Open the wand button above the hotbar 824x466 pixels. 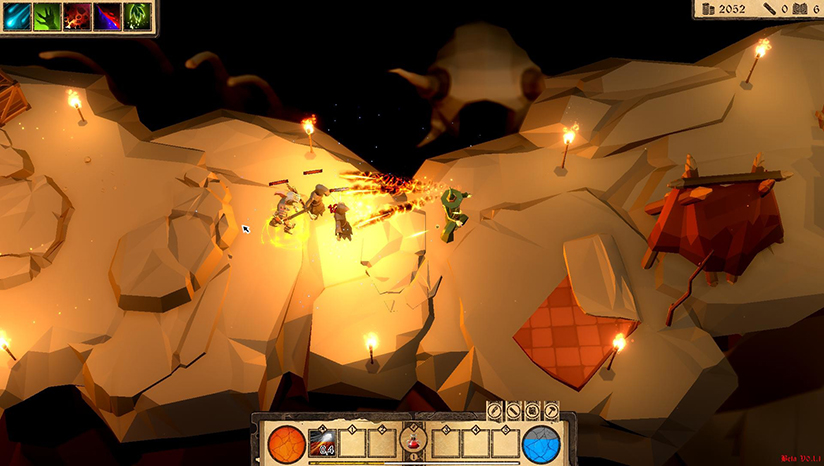coord(512,411)
